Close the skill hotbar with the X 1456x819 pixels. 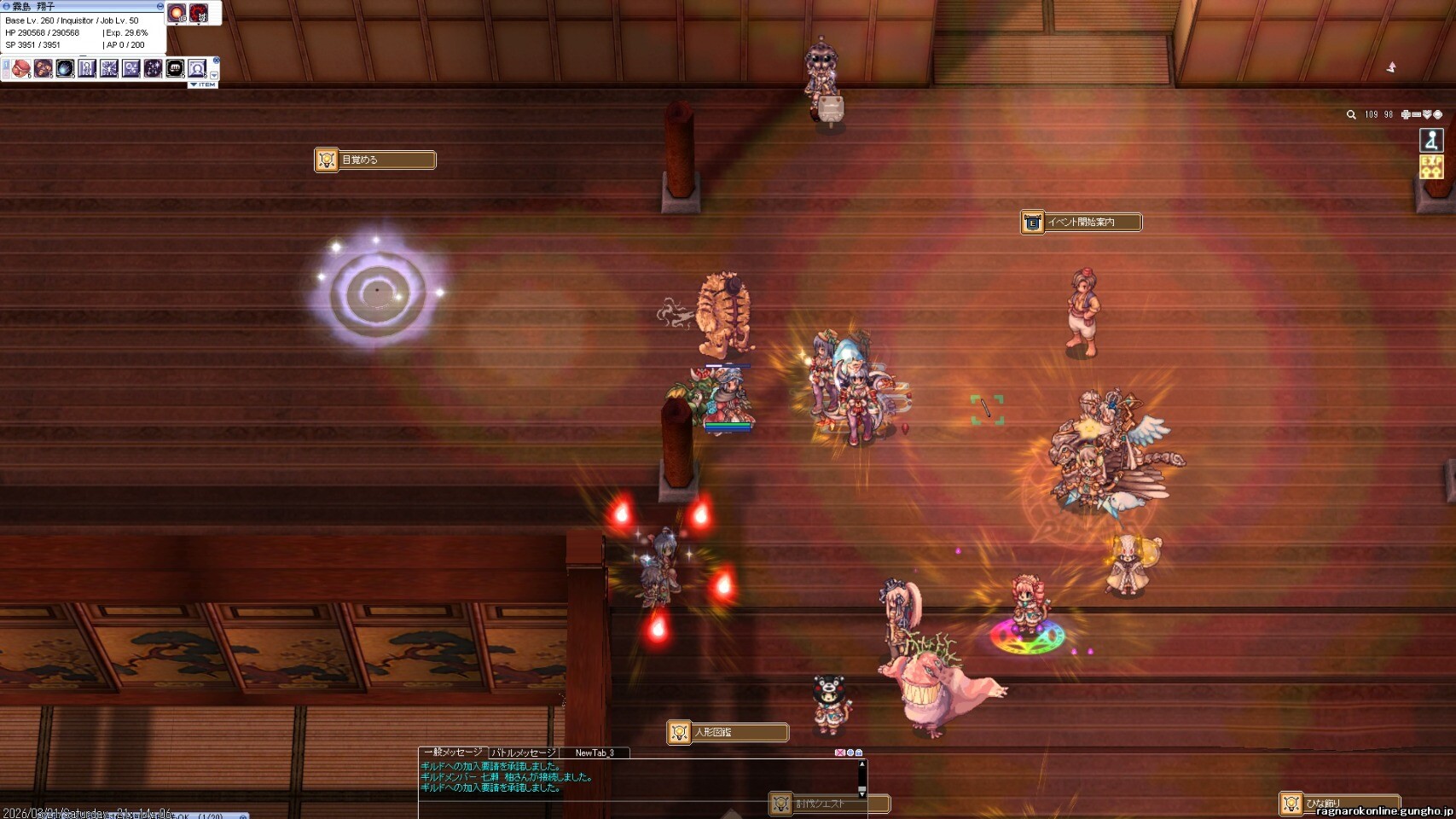(x=217, y=61)
